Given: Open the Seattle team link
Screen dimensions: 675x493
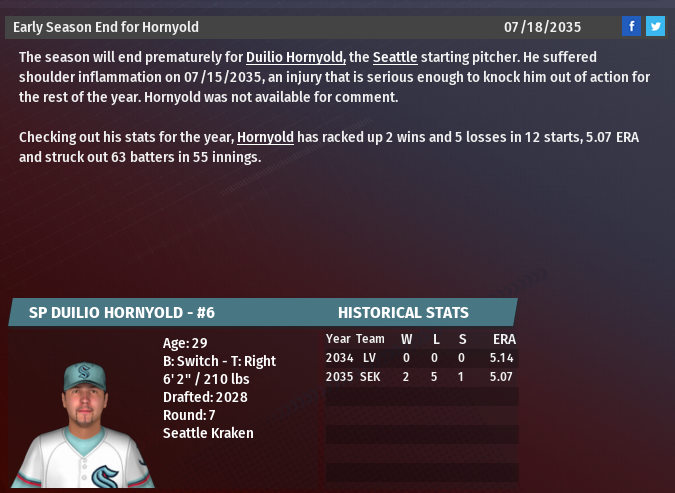Looking at the screenshot, I should 395,58.
